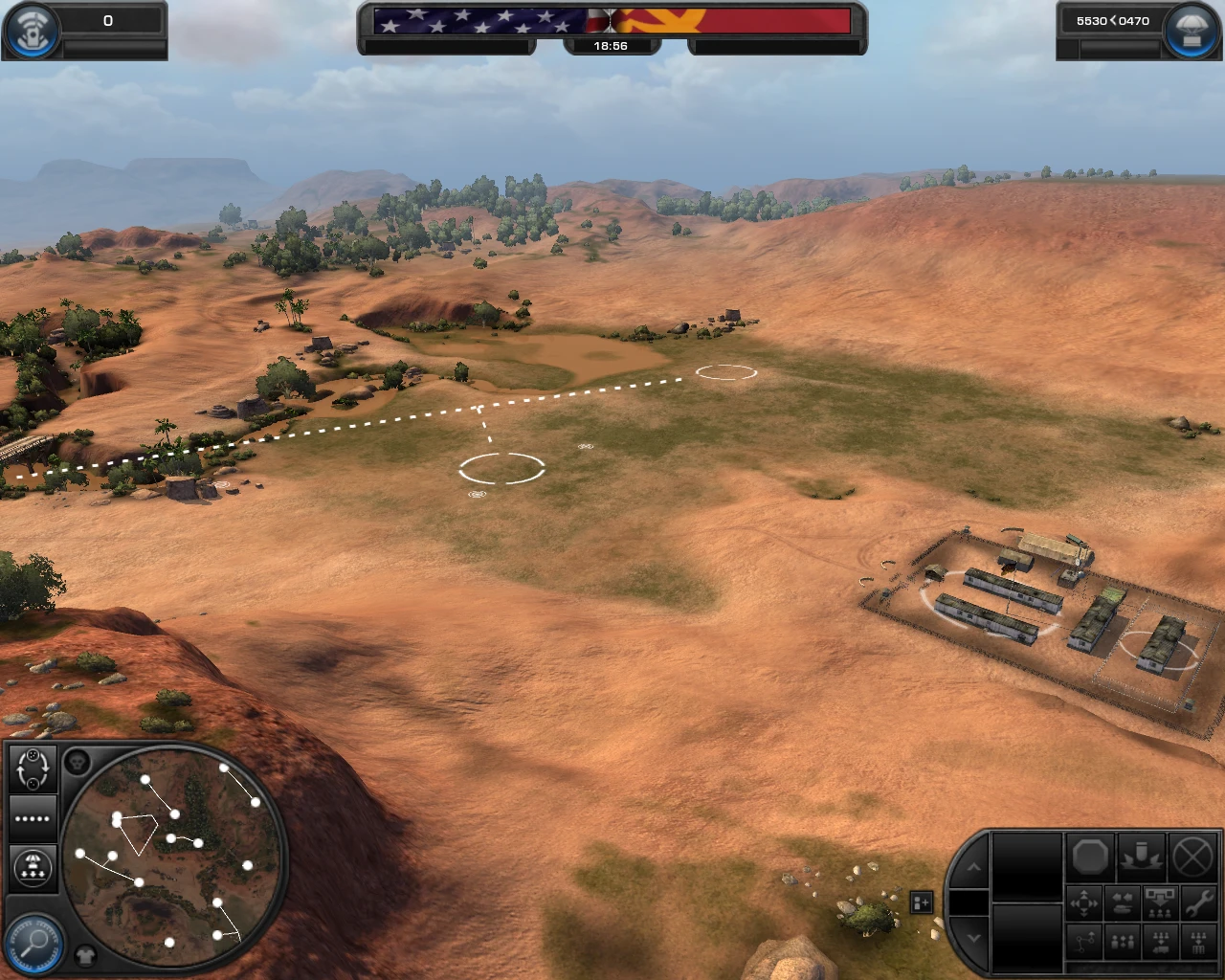Select the garrison infantry in building icon
The width and height of the screenshot is (1225, 980).
click(1198, 939)
